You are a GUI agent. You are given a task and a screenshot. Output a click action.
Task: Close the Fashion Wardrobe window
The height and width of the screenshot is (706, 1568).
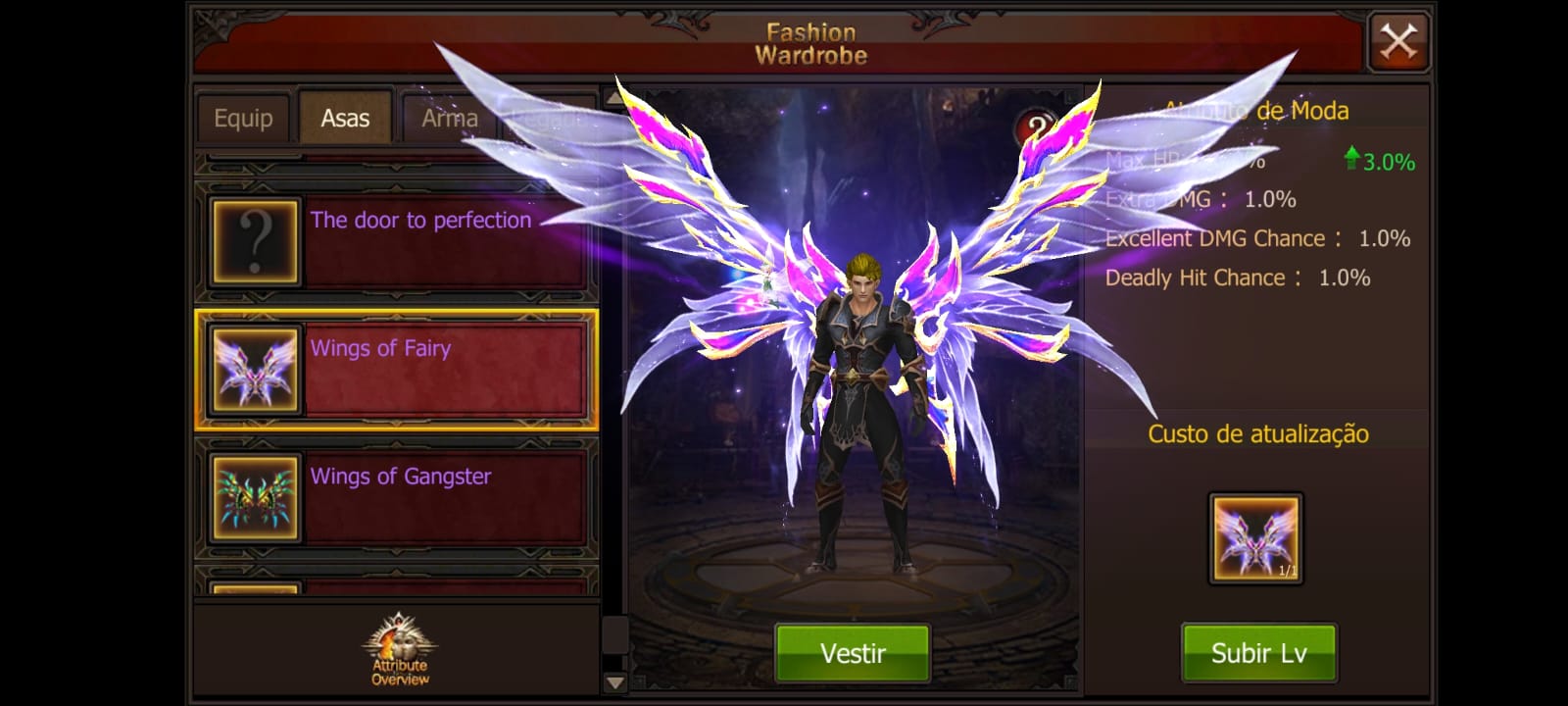[x=1398, y=42]
